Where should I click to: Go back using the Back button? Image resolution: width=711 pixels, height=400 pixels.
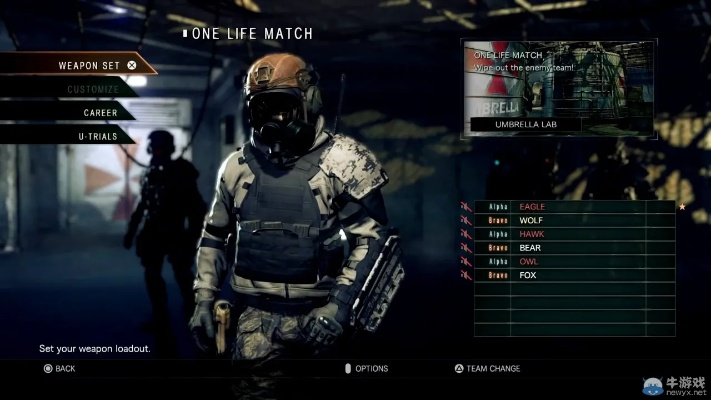59,369
